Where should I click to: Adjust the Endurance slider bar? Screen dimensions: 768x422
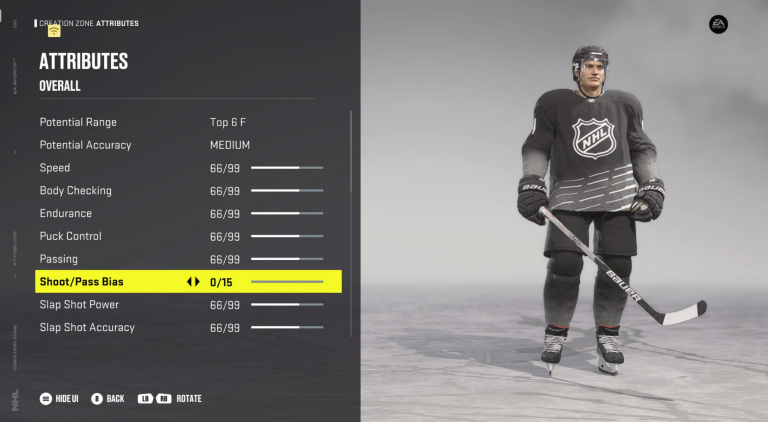pos(287,214)
